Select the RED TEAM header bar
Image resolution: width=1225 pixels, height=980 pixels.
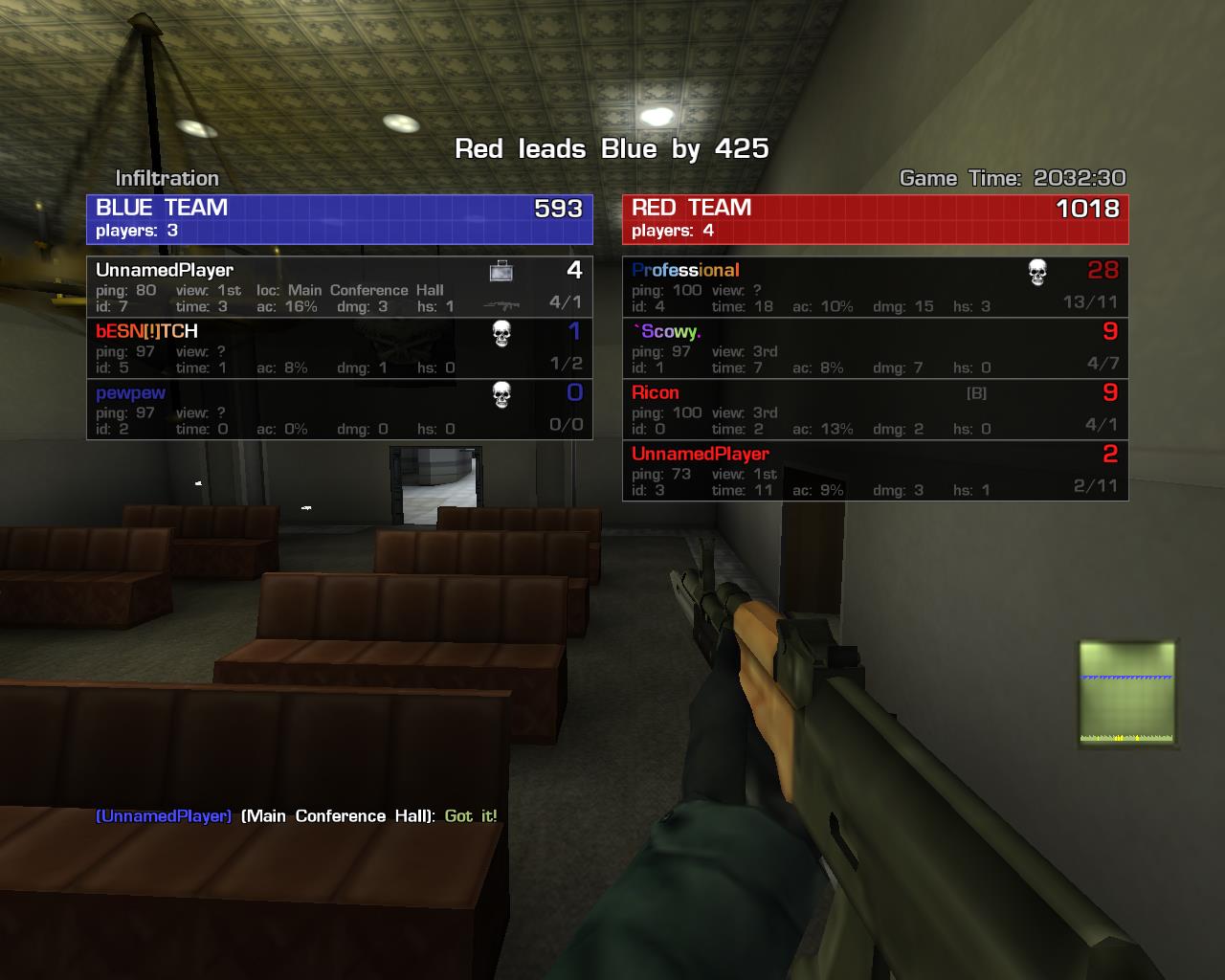875,219
